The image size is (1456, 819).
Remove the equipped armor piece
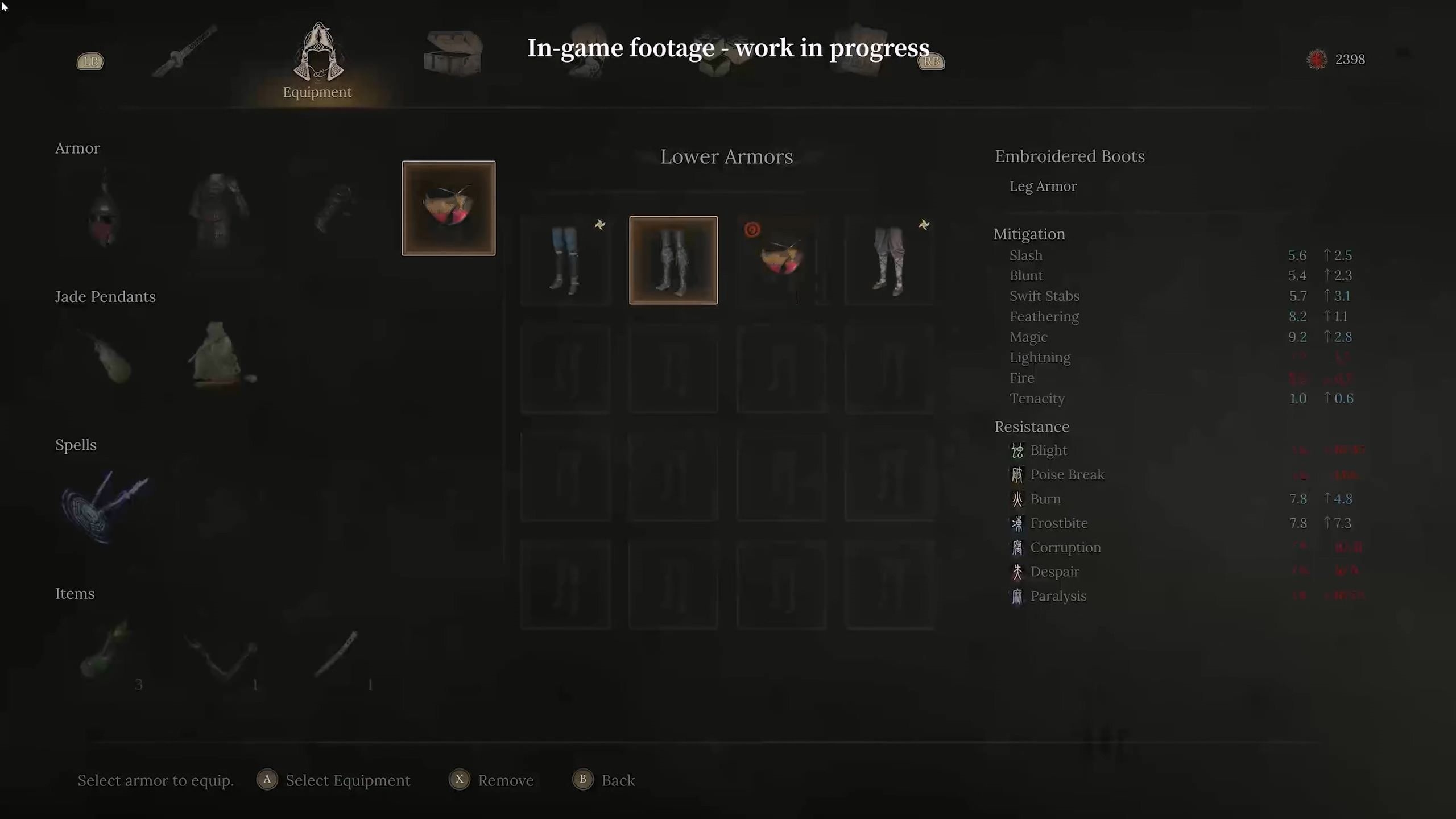click(505, 780)
